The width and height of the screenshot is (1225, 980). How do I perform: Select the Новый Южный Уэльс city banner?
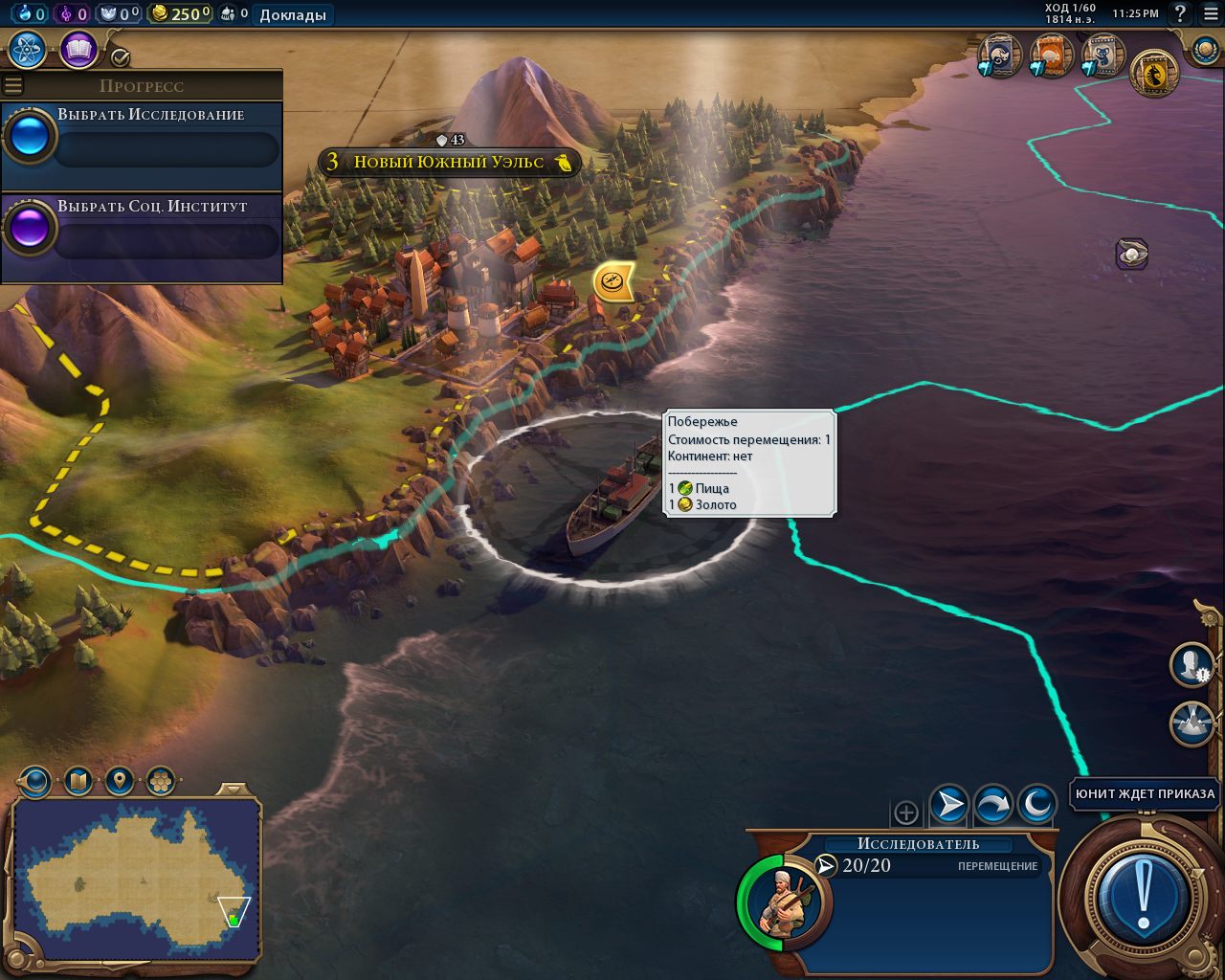coord(450,162)
